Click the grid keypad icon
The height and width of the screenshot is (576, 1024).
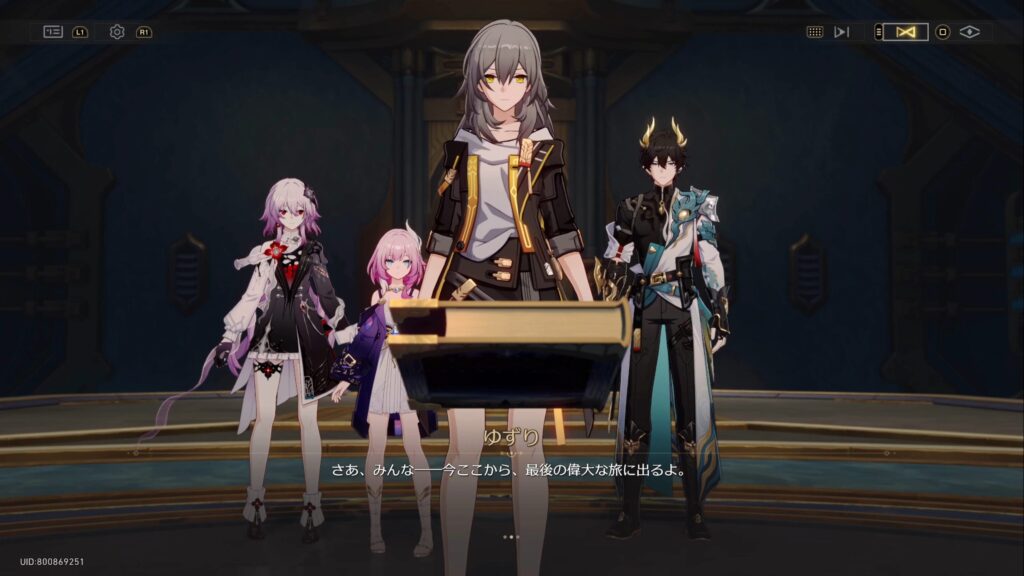(x=815, y=32)
